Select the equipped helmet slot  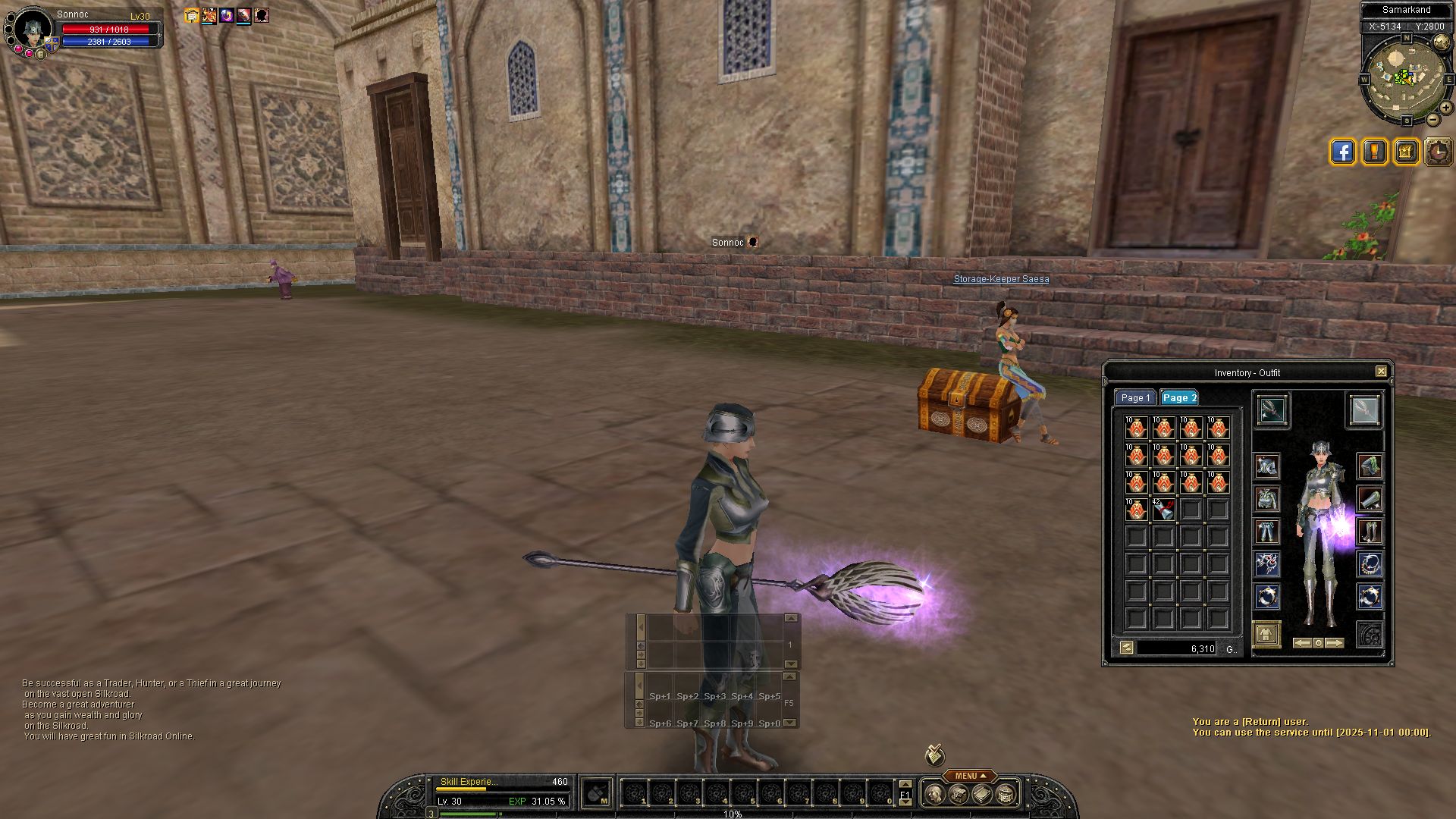pos(1266,466)
